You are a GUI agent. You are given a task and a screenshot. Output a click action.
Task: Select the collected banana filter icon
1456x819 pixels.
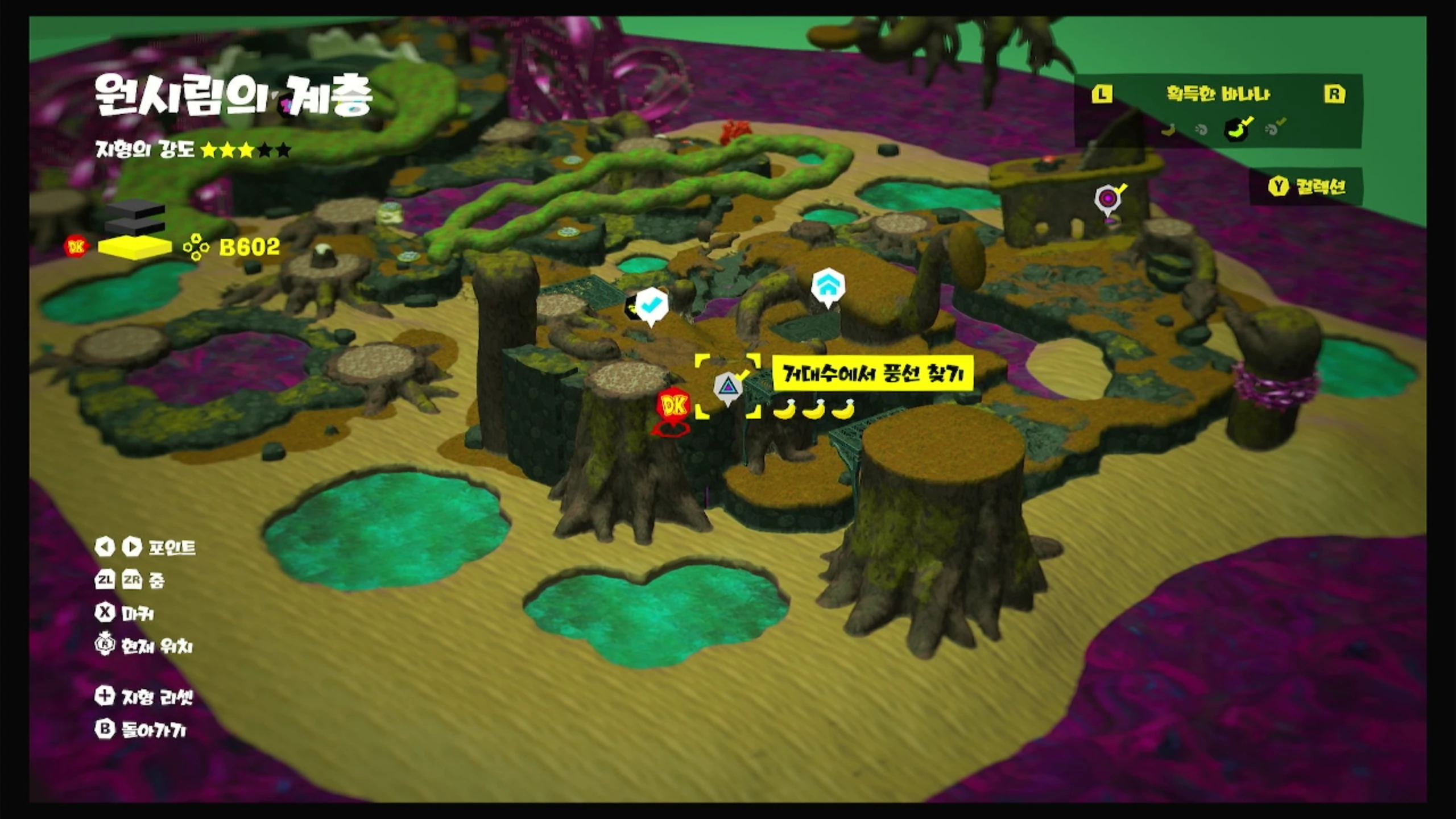click(1238, 129)
